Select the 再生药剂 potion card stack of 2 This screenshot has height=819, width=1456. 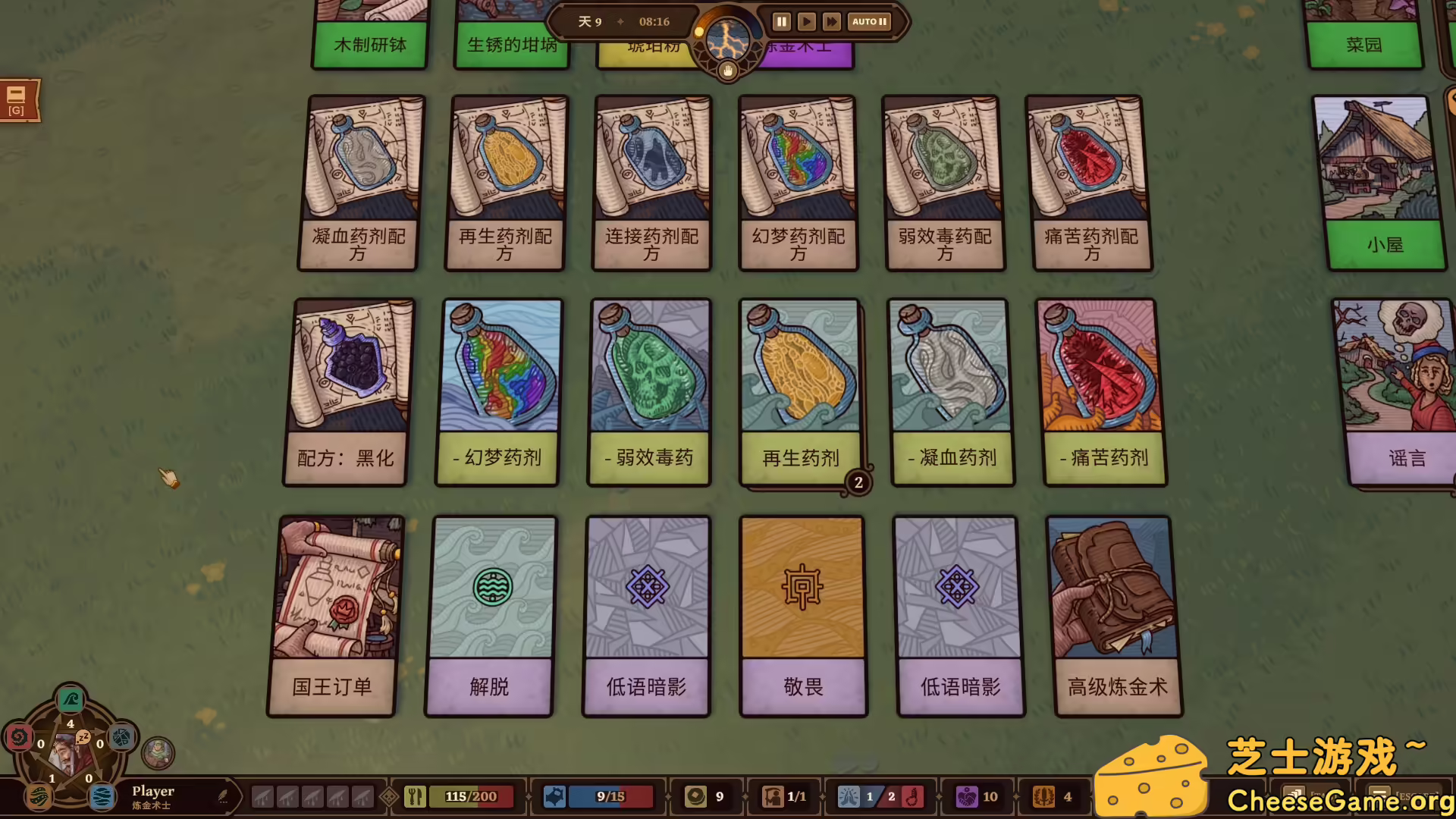800,391
